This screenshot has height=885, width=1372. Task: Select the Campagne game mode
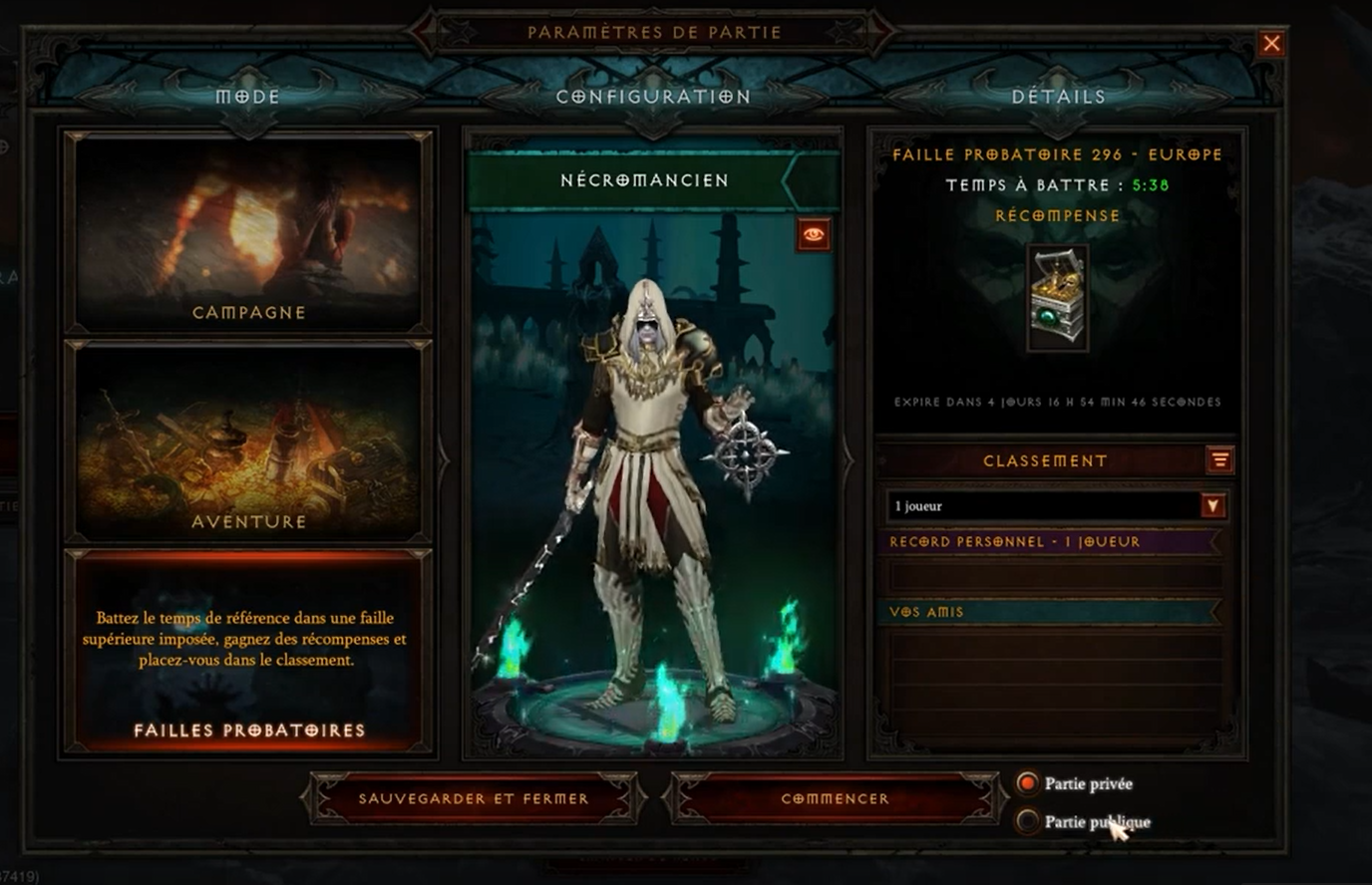click(248, 233)
